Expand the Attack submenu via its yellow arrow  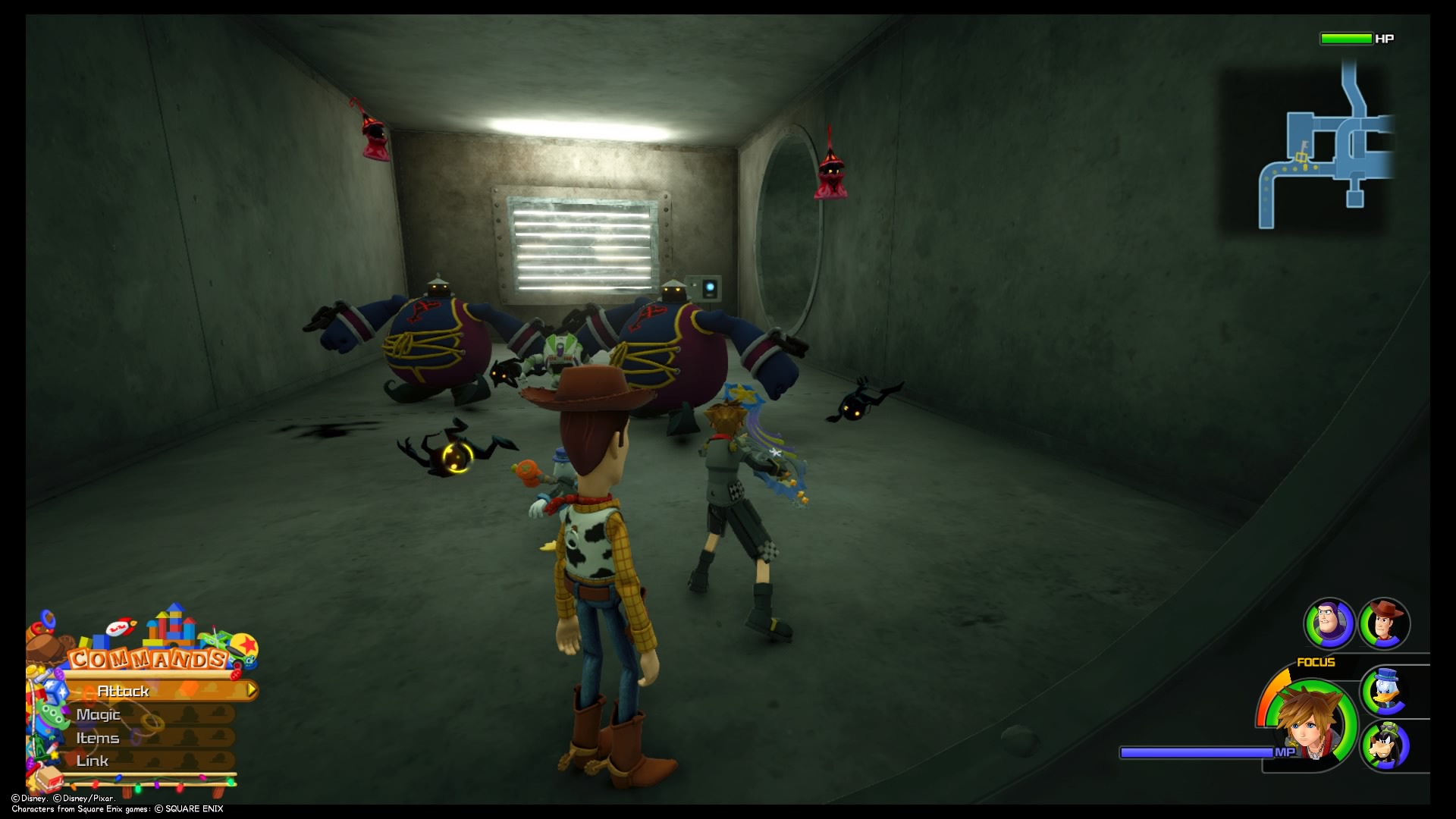pos(252,689)
